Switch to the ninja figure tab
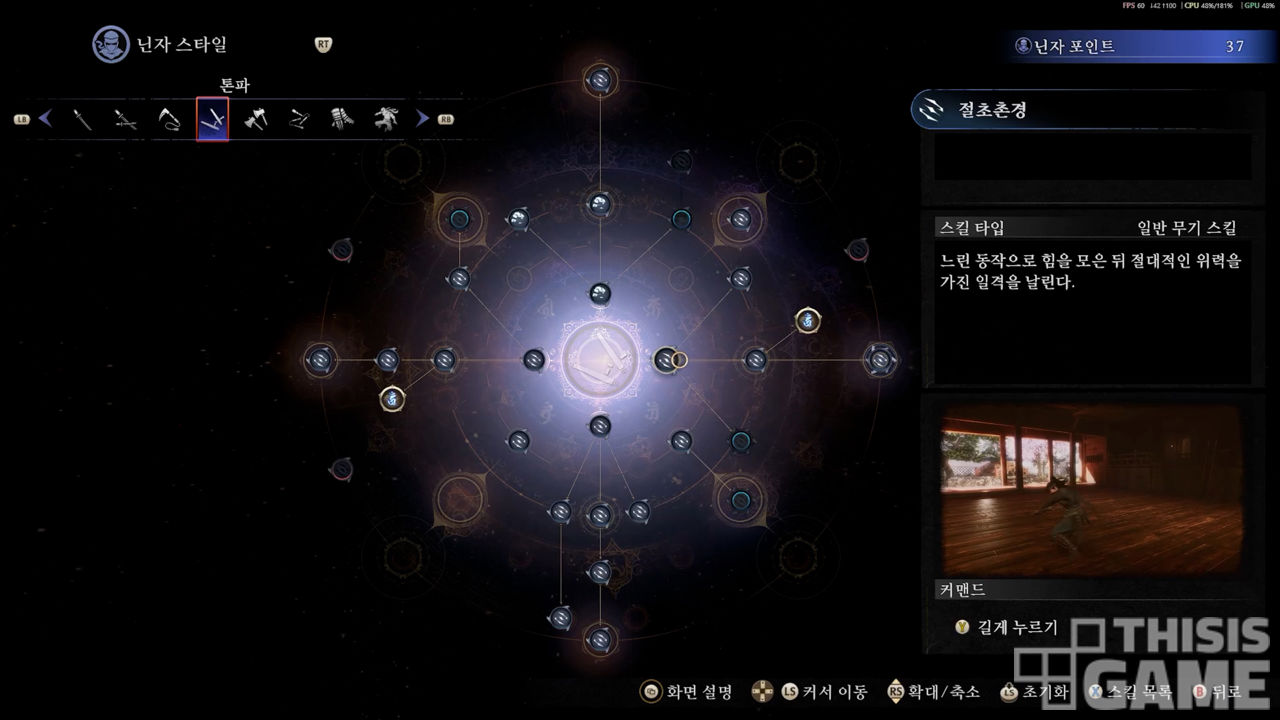This screenshot has height=720, width=1280. [x=386, y=120]
